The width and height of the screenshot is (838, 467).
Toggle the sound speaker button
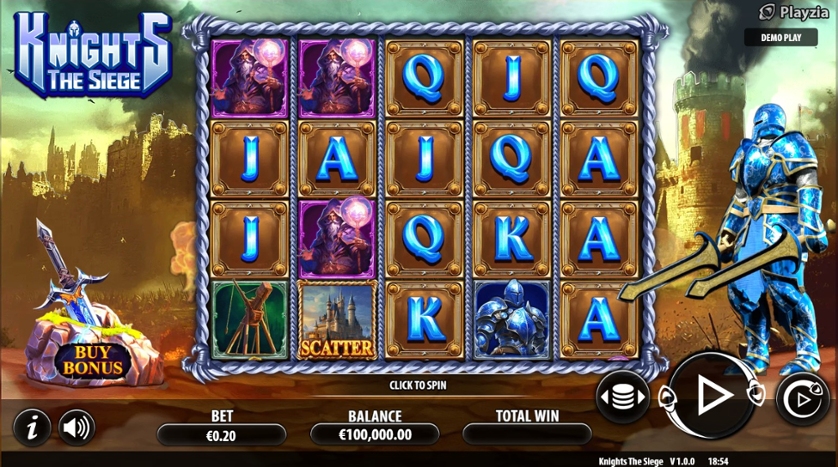tap(77, 427)
